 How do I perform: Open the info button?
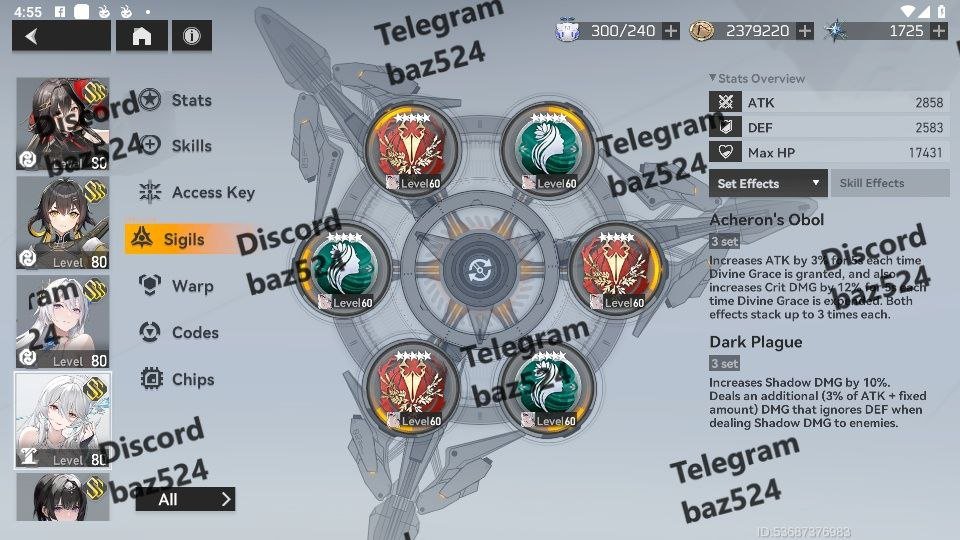point(191,36)
